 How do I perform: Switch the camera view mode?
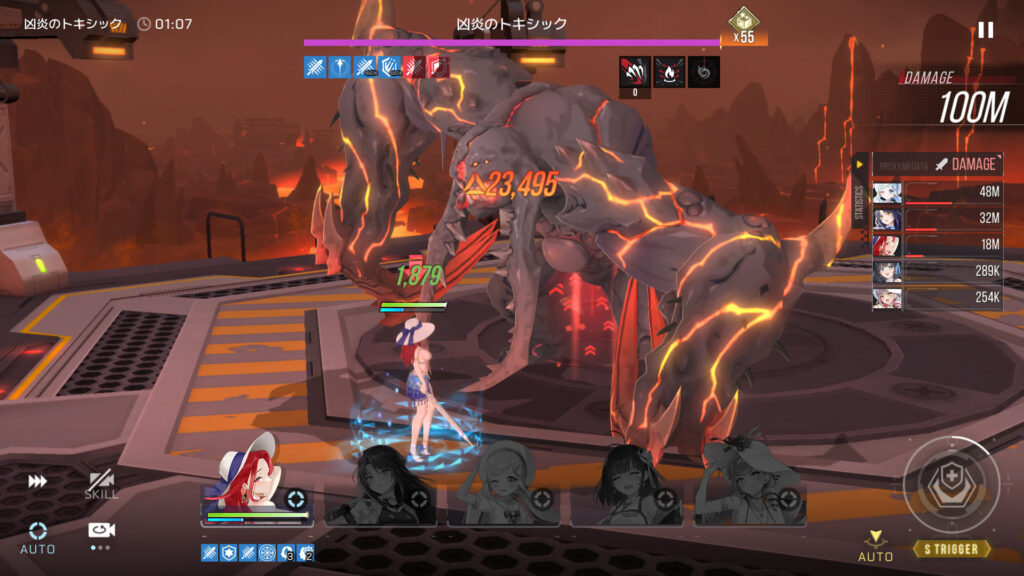click(101, 532)
